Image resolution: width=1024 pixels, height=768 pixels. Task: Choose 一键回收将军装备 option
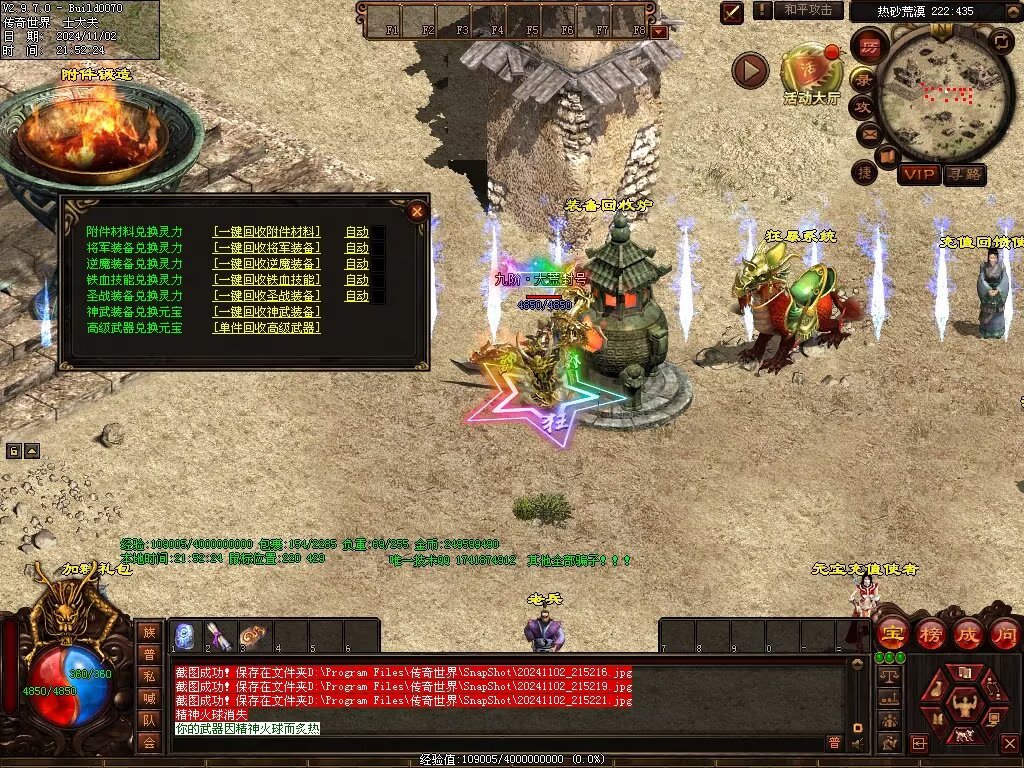[x=267, y=248]
